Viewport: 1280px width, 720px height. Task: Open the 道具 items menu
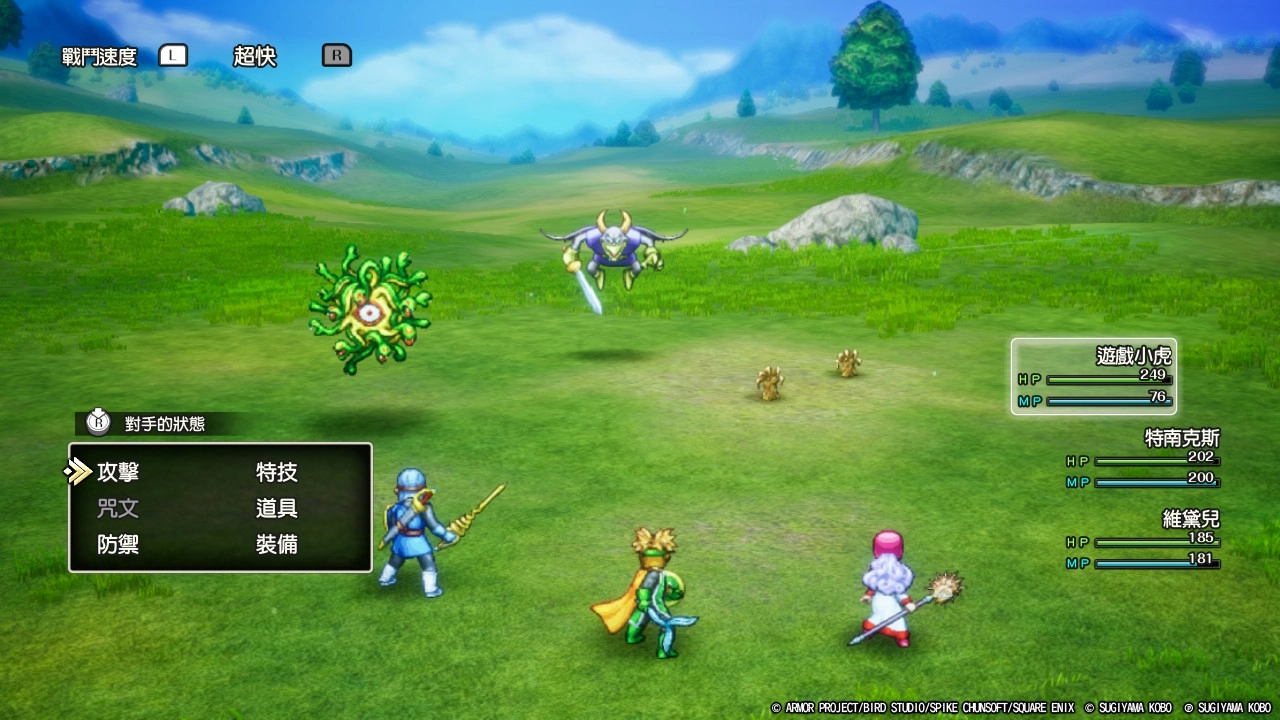[276, 508]
